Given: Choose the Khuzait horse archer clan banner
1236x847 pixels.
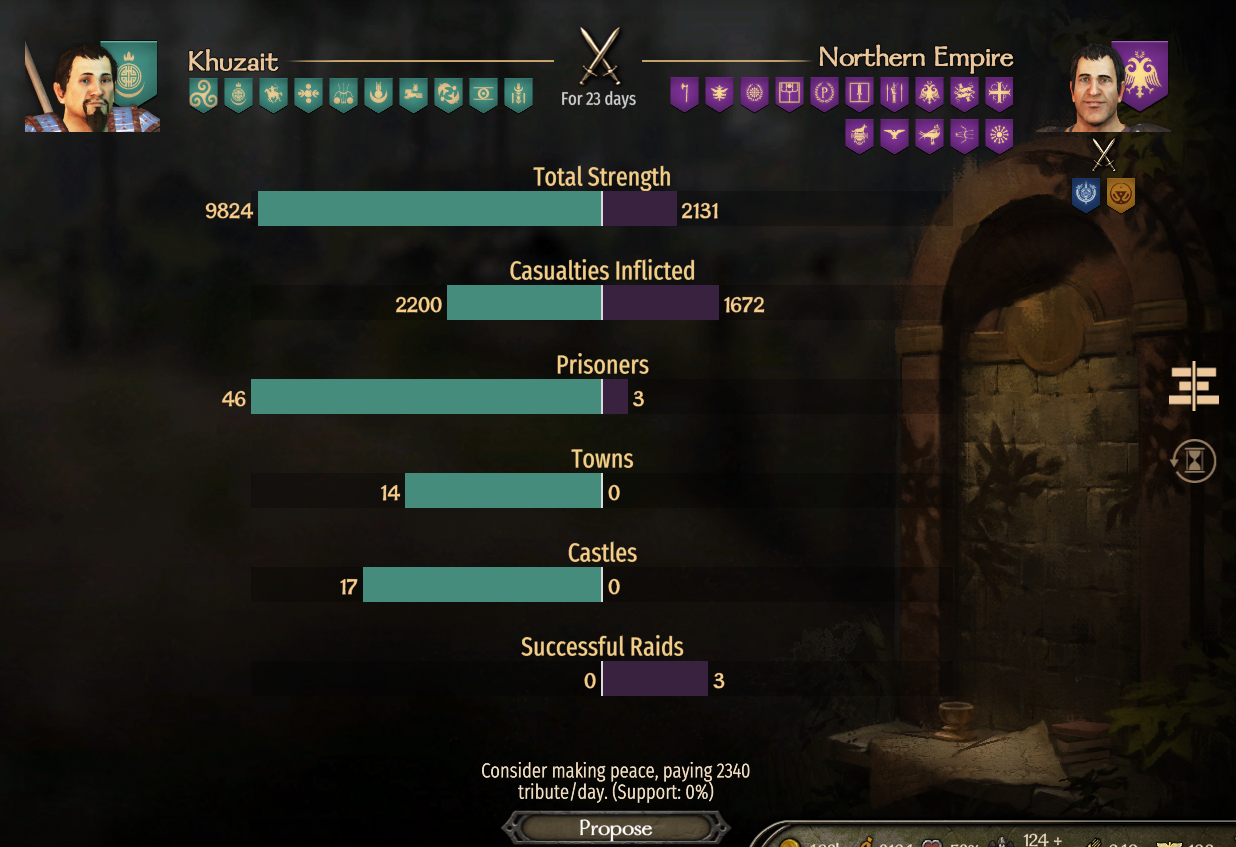Looking at the screenshot, I should tap(273, 95).
